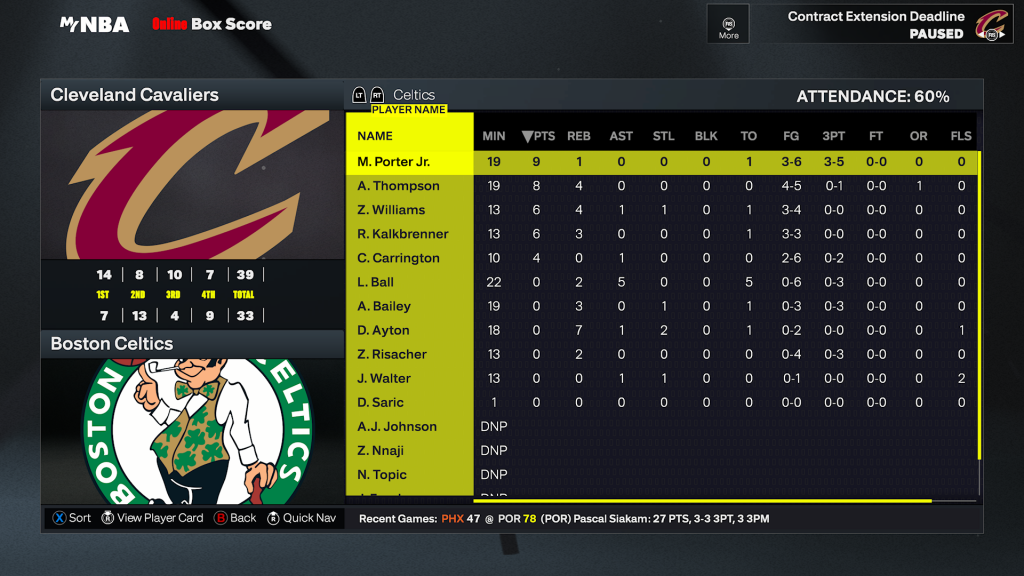Sort by the REB column header
The width and height of the screenshot is (1024, 576).
[x=579, y=136]
